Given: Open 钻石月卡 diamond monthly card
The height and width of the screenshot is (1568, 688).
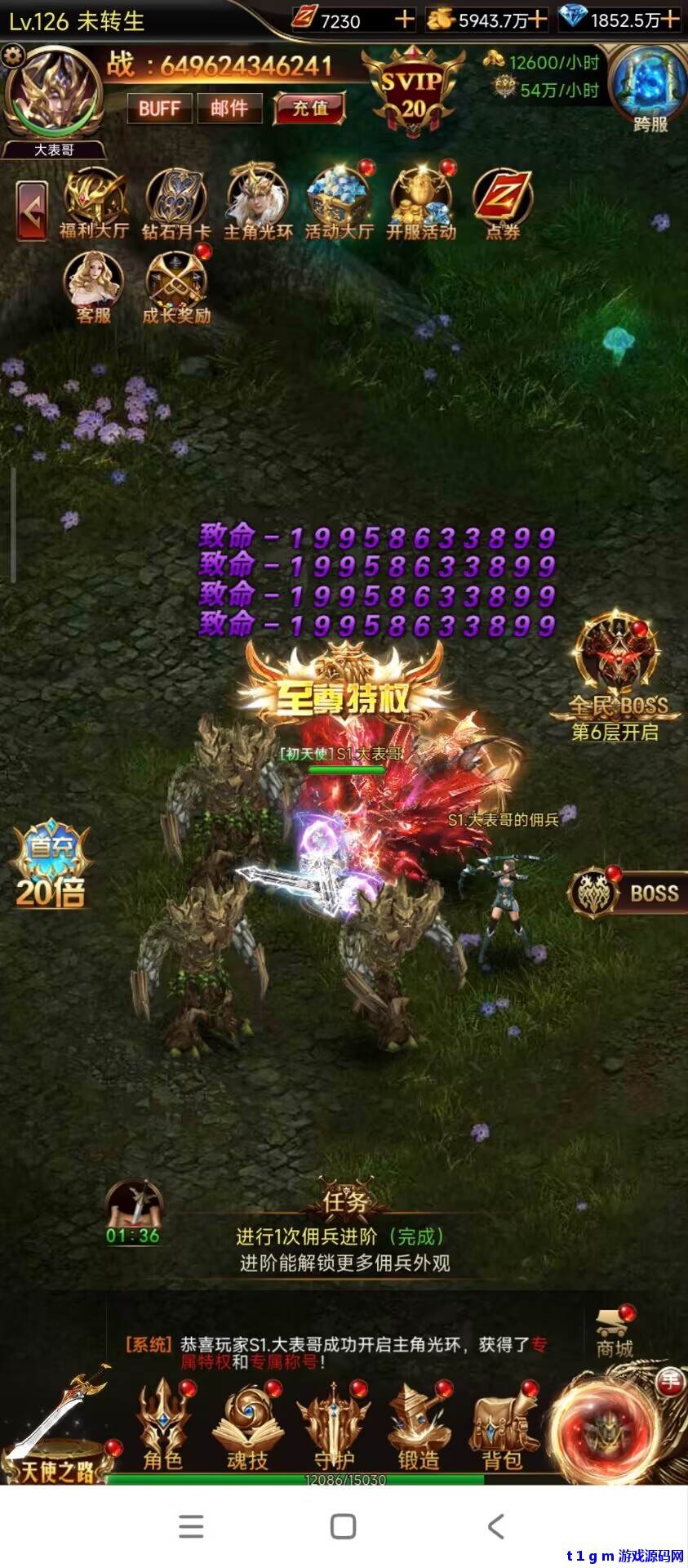Looking at the screenshot, I should (175, 204).
